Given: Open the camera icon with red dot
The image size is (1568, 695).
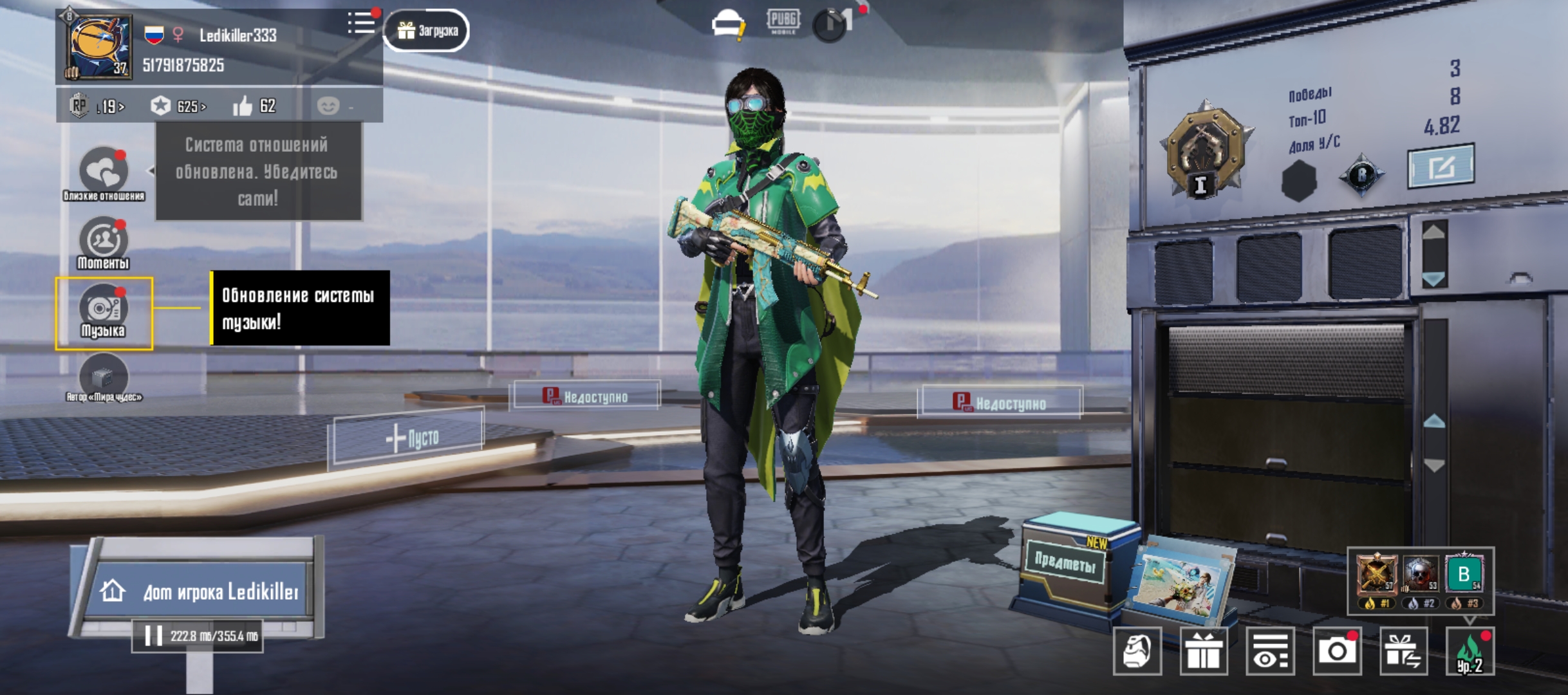Looking at the screenshot, I should (1337, 651).
